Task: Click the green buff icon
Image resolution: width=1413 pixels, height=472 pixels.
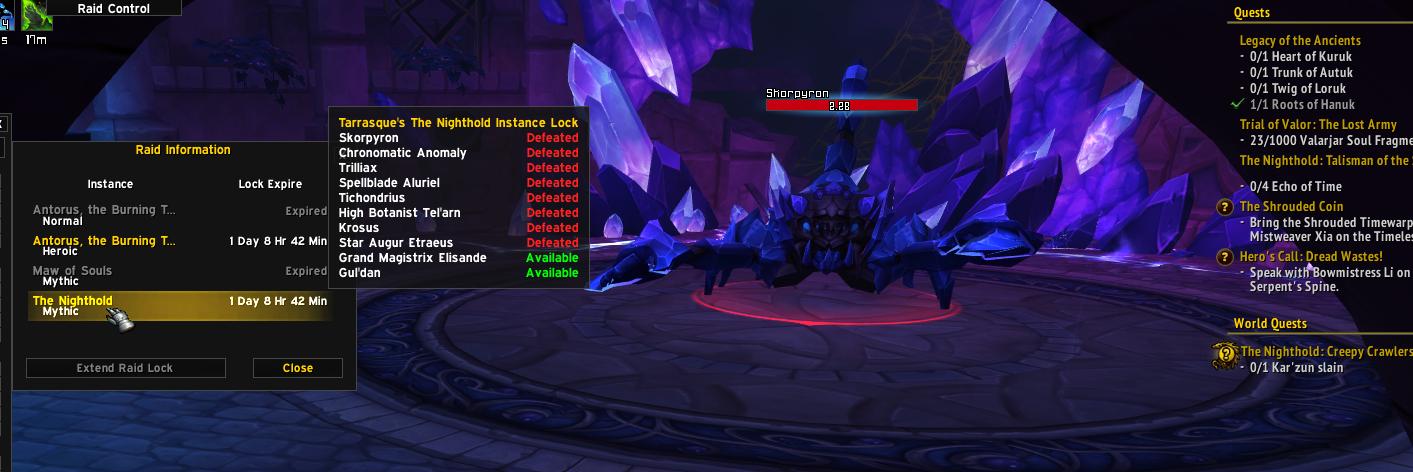Action: [x=37, y=16]
